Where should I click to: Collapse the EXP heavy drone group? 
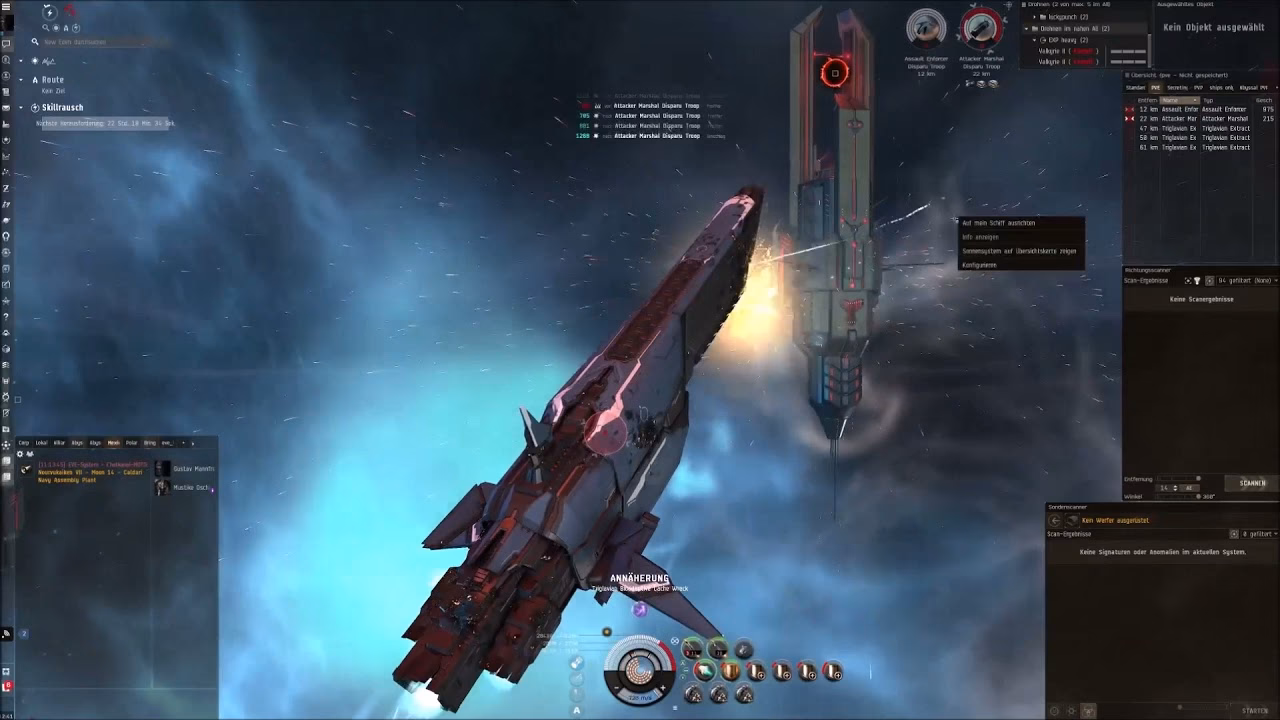pyautogui.click(x=1033, y=40)
